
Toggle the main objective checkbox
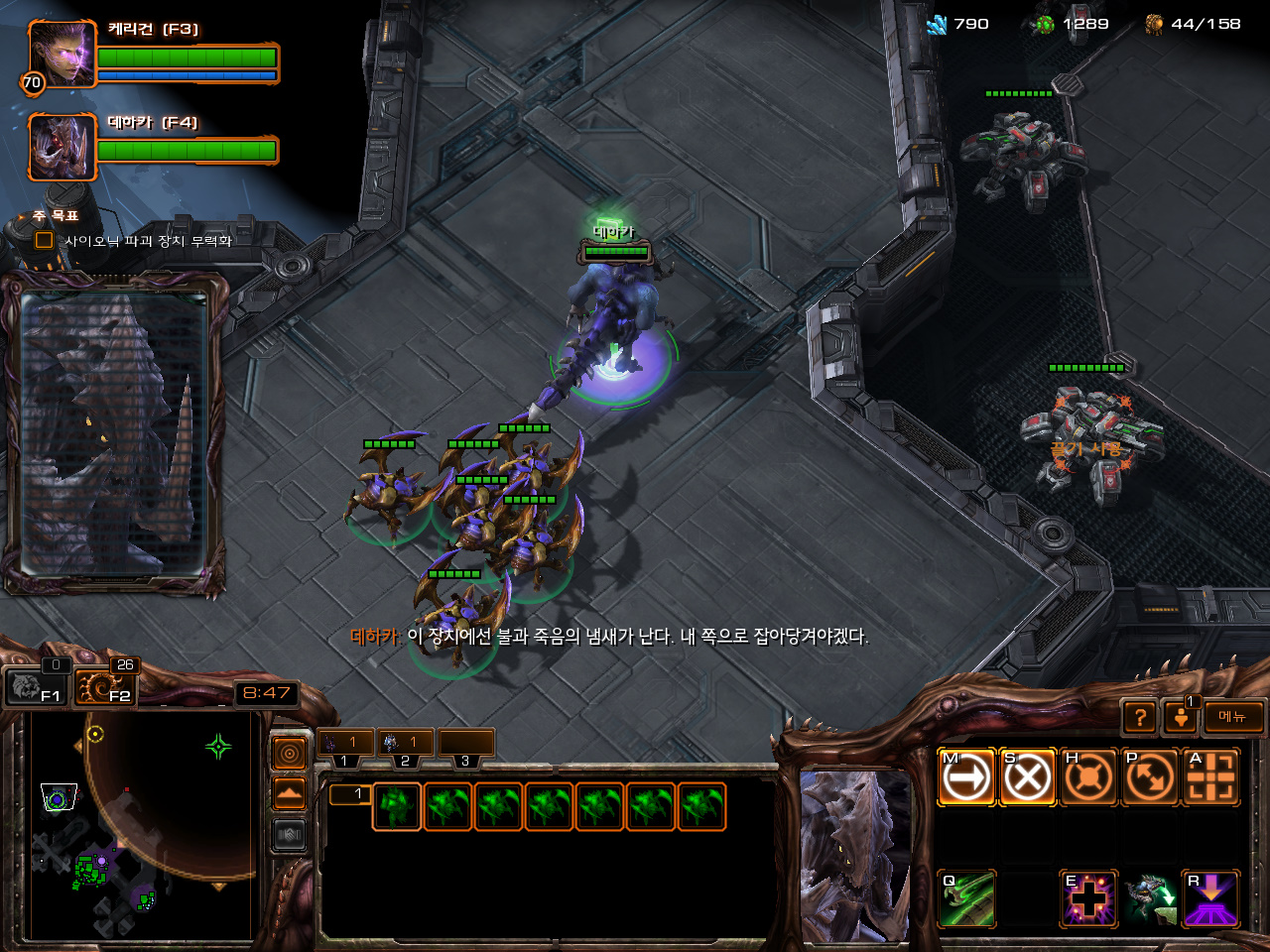coord(44,240)
